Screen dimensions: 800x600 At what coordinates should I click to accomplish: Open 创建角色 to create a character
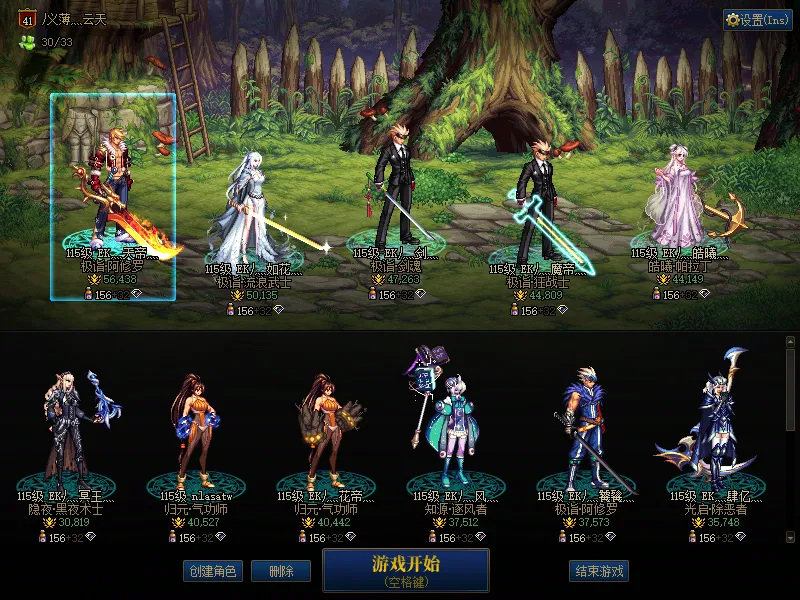[x=212, y=571]
